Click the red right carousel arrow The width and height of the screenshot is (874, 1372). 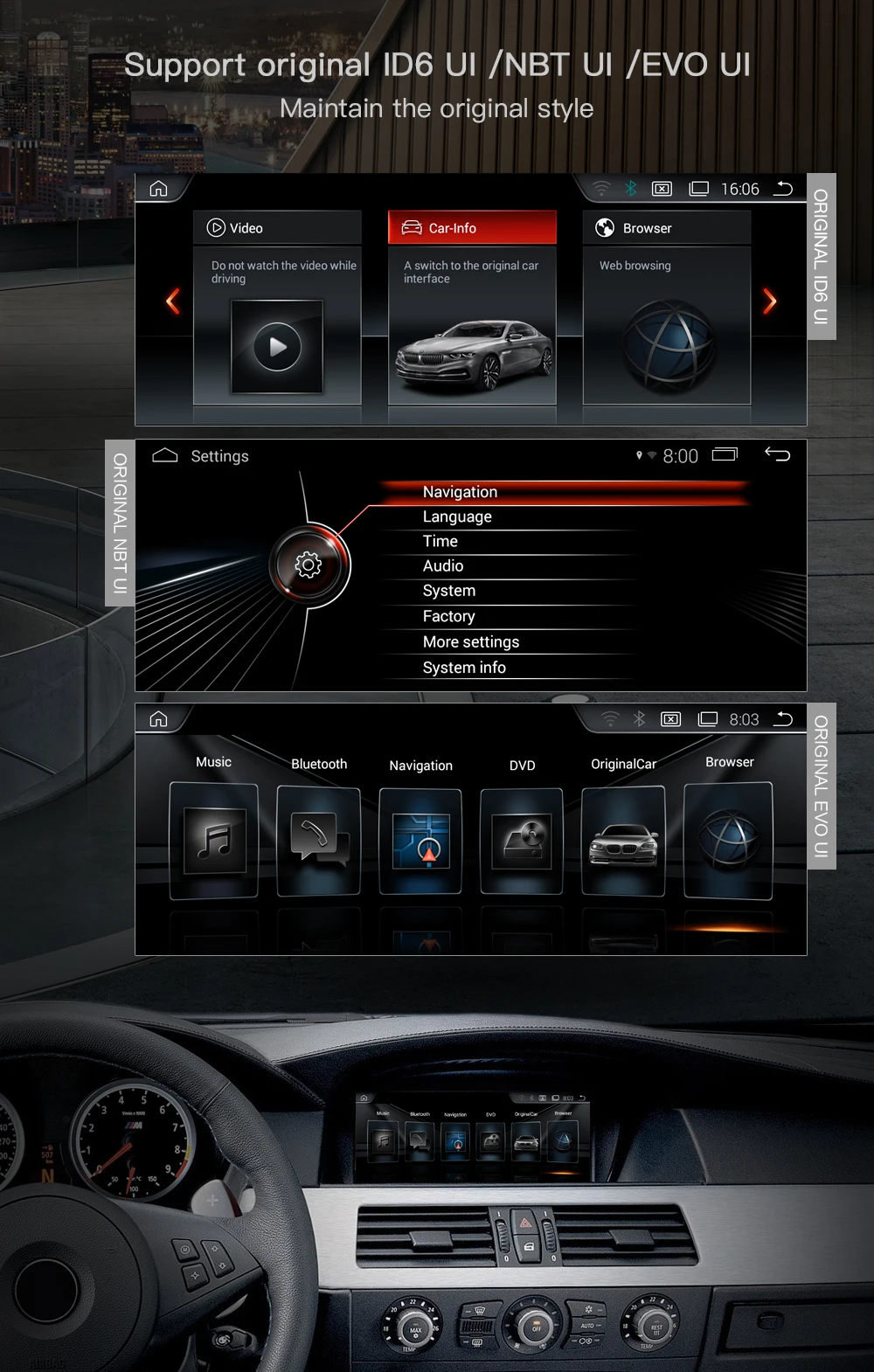pos(769,301)
